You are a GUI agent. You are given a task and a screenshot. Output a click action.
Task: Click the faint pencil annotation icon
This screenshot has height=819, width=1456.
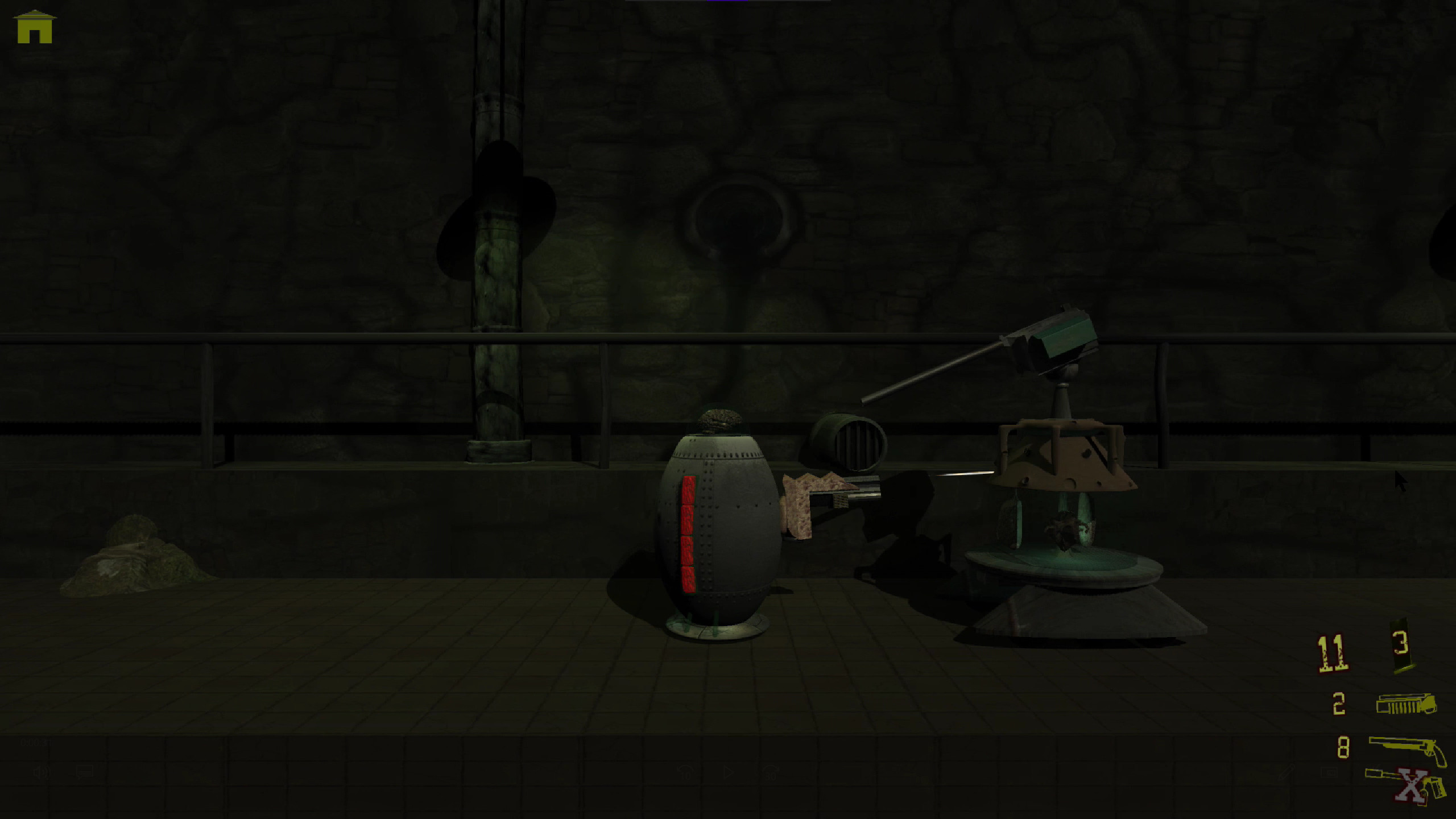pyautogui.click(x=1286, y=773)
